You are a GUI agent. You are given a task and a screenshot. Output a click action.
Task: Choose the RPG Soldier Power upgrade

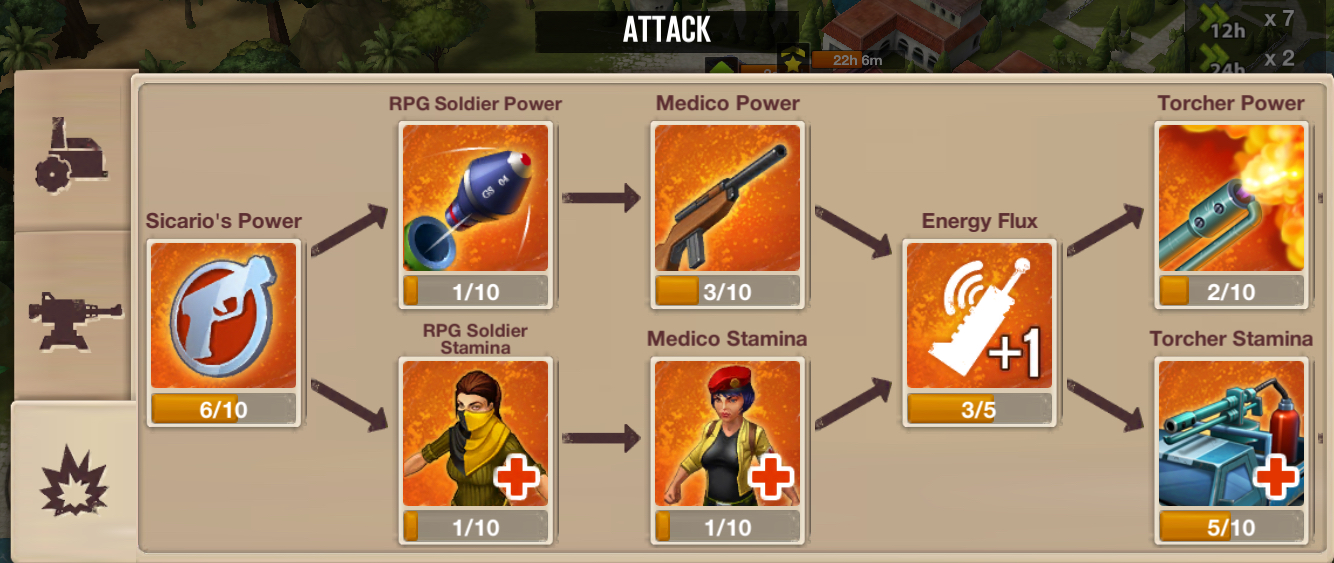[x=476, y=198]
